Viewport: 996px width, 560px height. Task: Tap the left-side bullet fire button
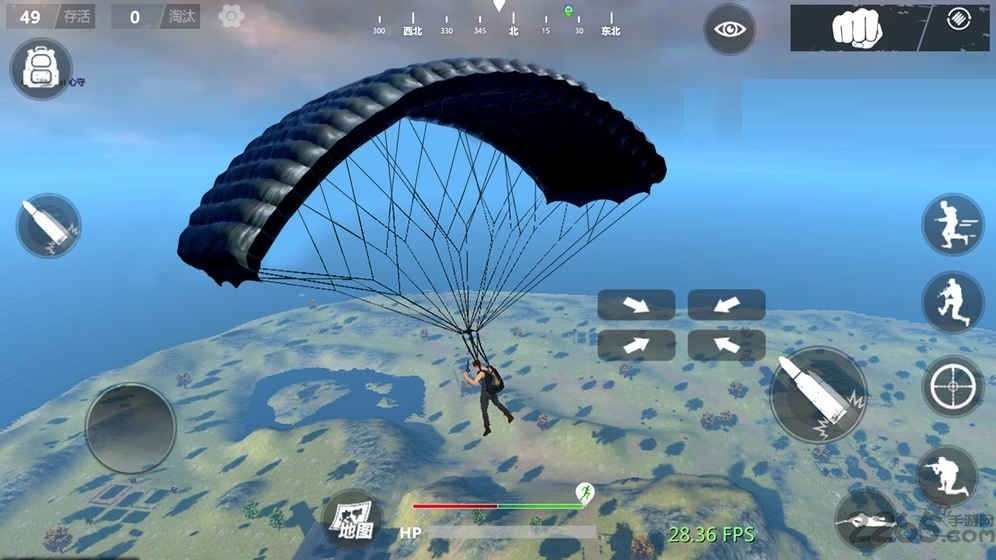[49, 225]
